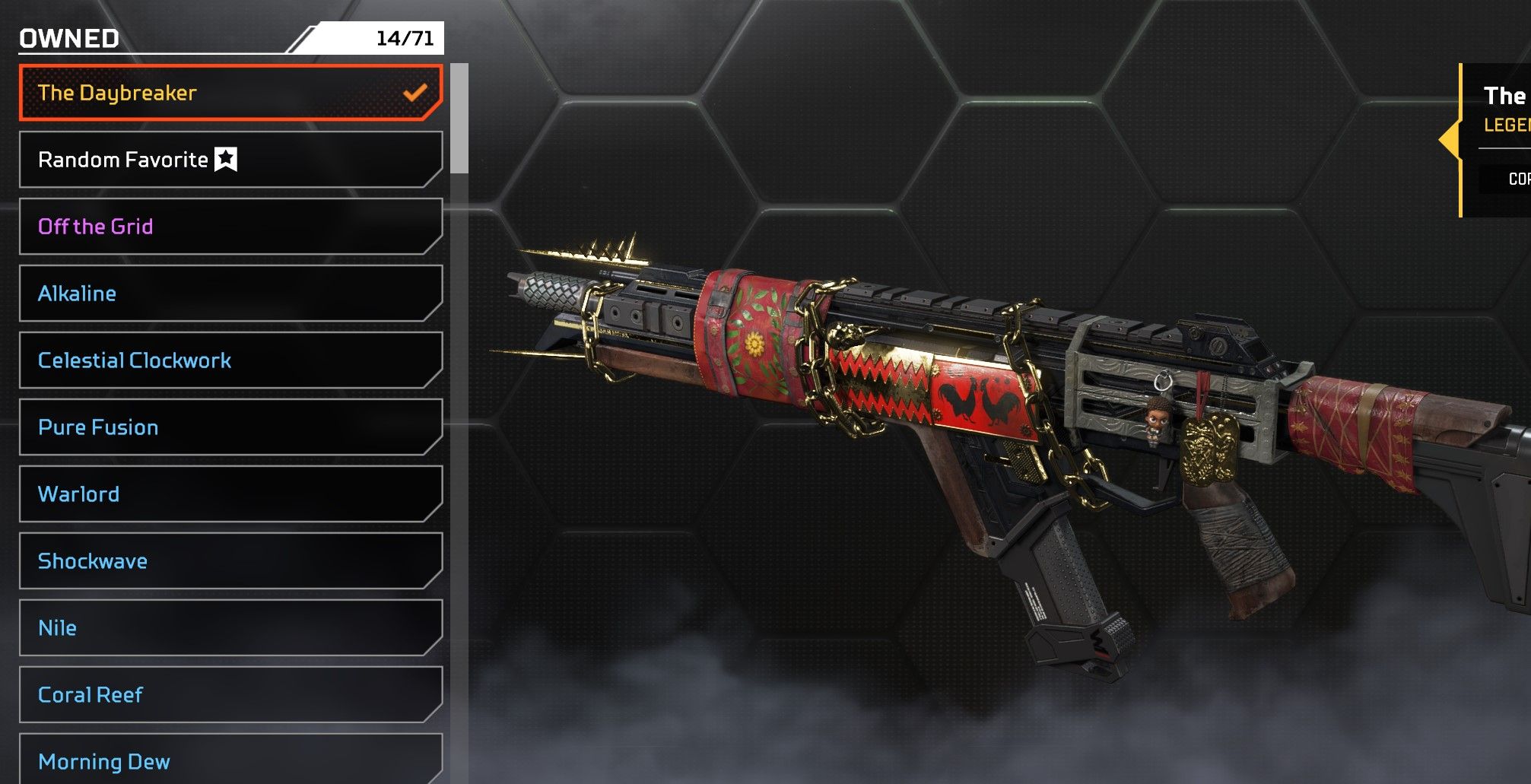This screenshot has height=784, width=1531.
Task: Click the skin list scrollbar thumb
Action: click(459, 119)
